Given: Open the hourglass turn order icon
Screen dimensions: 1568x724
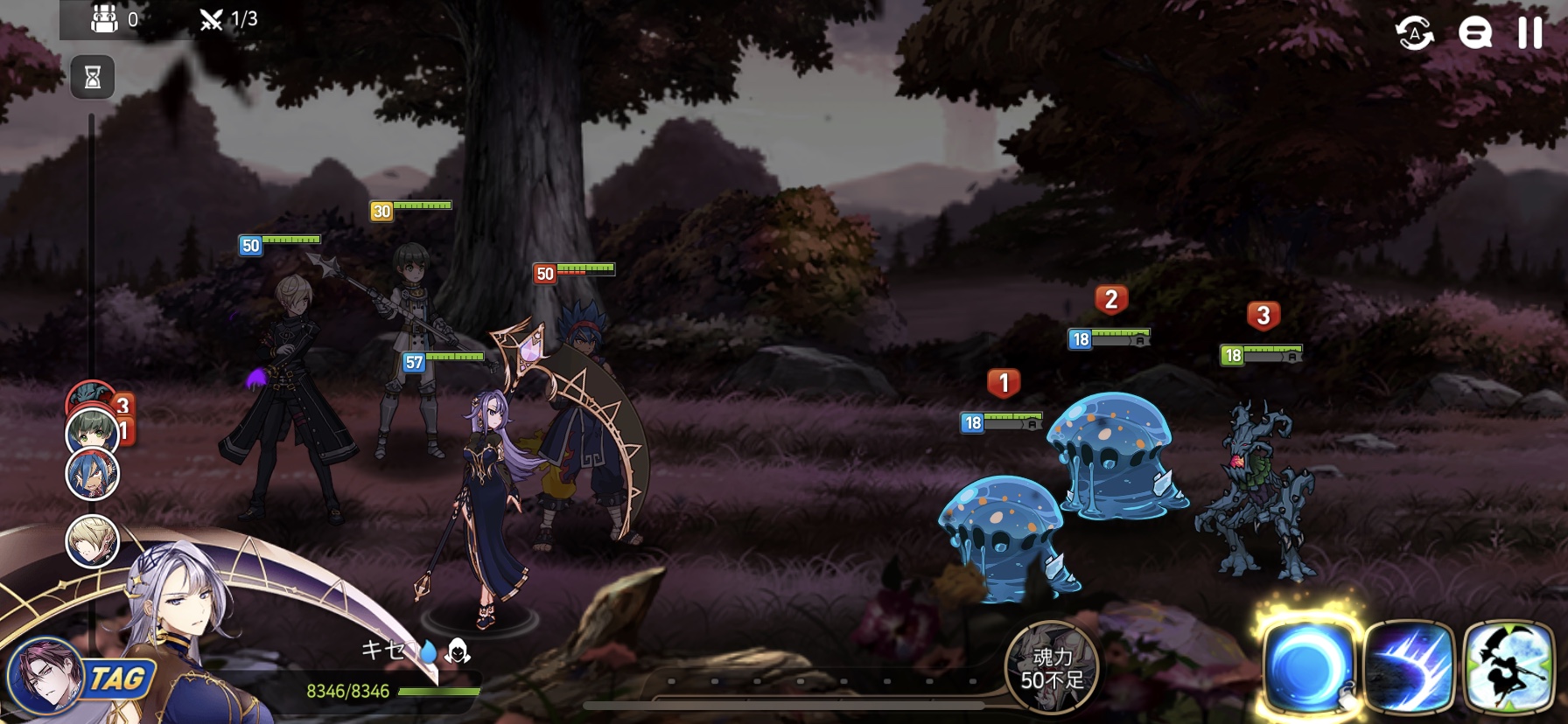Looking at the screenshot, I should [x=93, y=78].
